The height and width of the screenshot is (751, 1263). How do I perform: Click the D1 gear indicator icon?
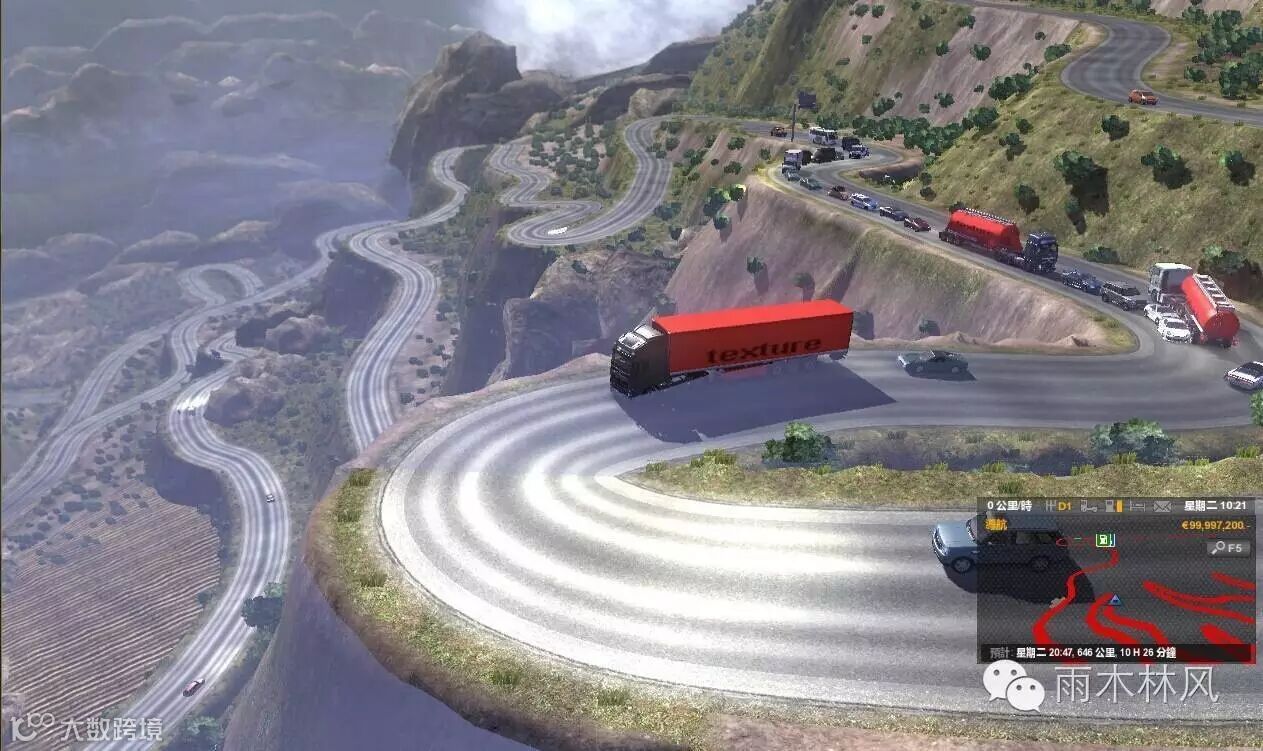pyautogui.click(x=1063, y=506)
